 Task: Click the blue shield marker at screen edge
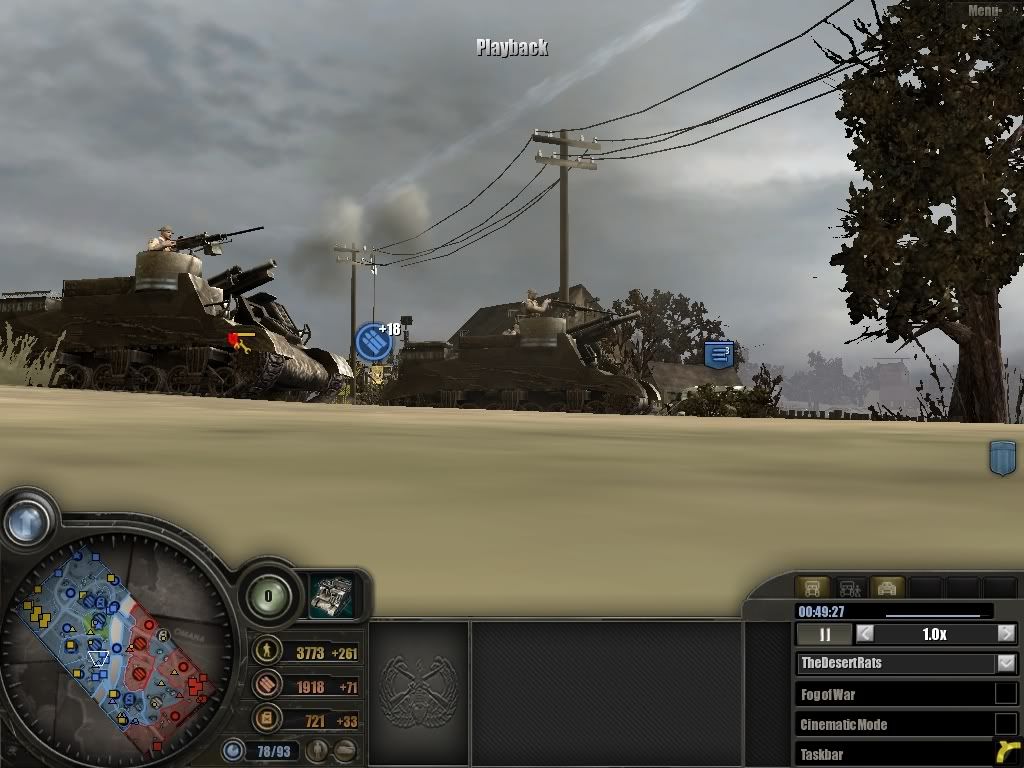(x=1002, y=458)
